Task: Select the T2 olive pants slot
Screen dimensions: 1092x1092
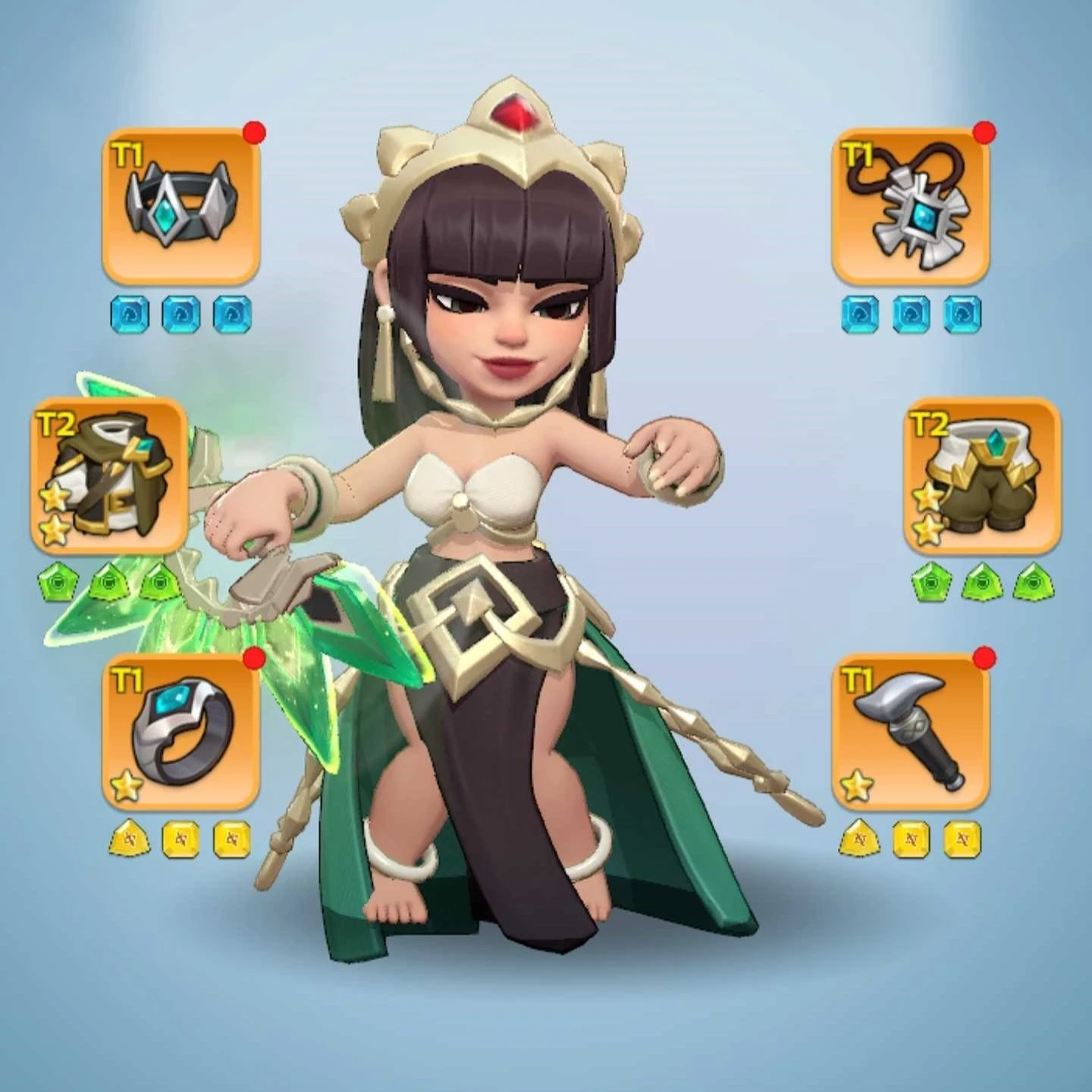Action: pos(983,475)
